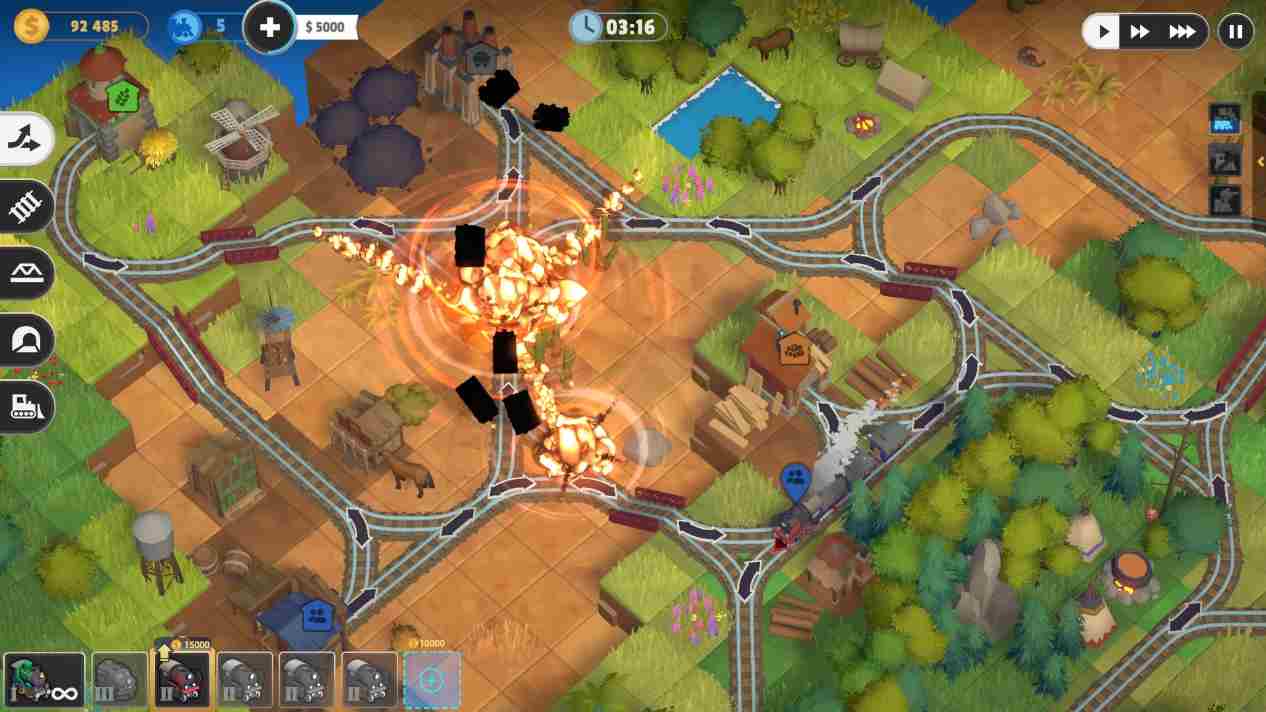Screen dimensions: 1266x712
Task: Select the track switch direction tool
Action: click(x=24, y=141)
